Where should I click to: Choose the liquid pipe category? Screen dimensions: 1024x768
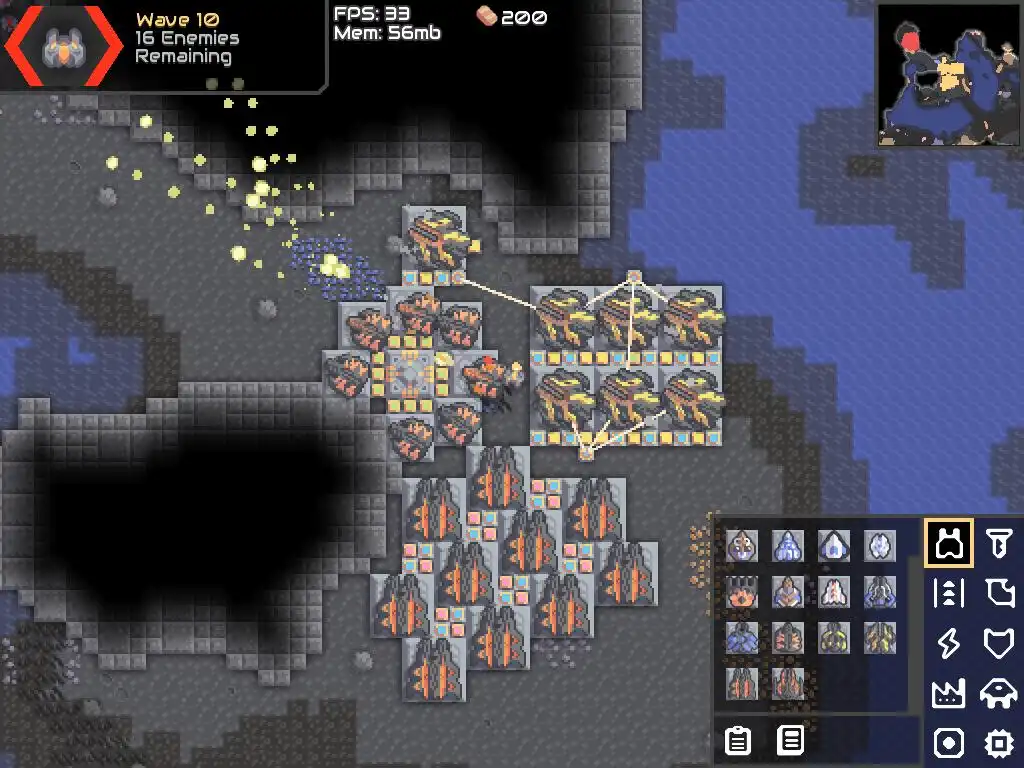point(997,593)
